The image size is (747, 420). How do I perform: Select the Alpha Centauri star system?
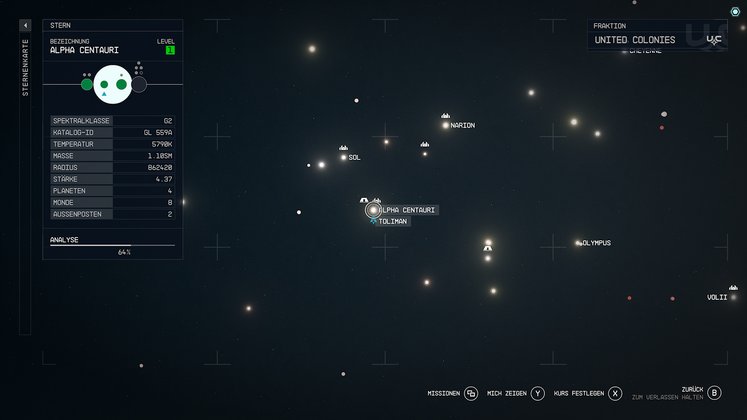click(x=374, y=210)
